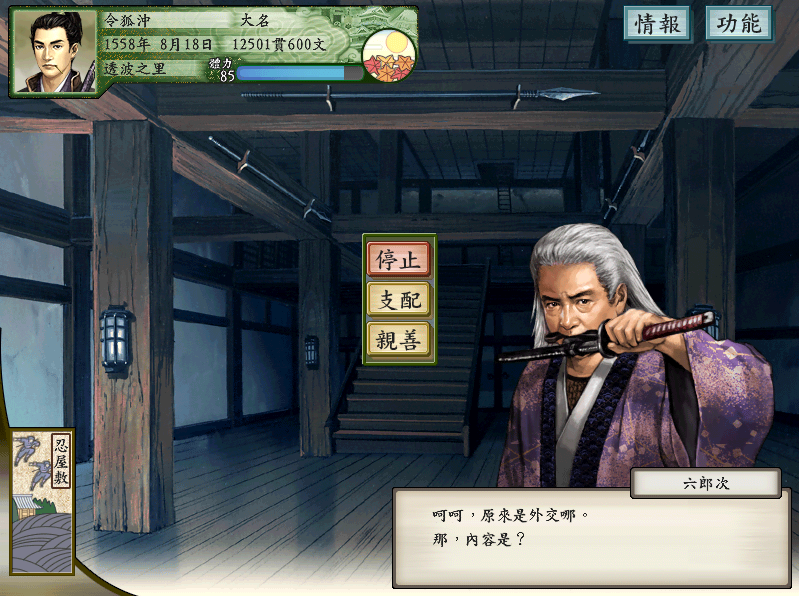
Task: Pick the 親善 option
Action: (398, 340)
